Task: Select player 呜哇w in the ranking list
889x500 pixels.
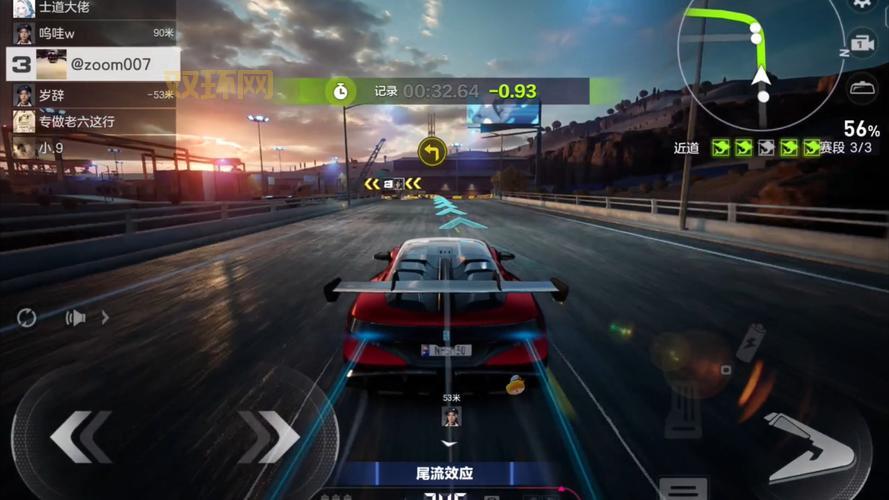Action: [x=90, y=33]
